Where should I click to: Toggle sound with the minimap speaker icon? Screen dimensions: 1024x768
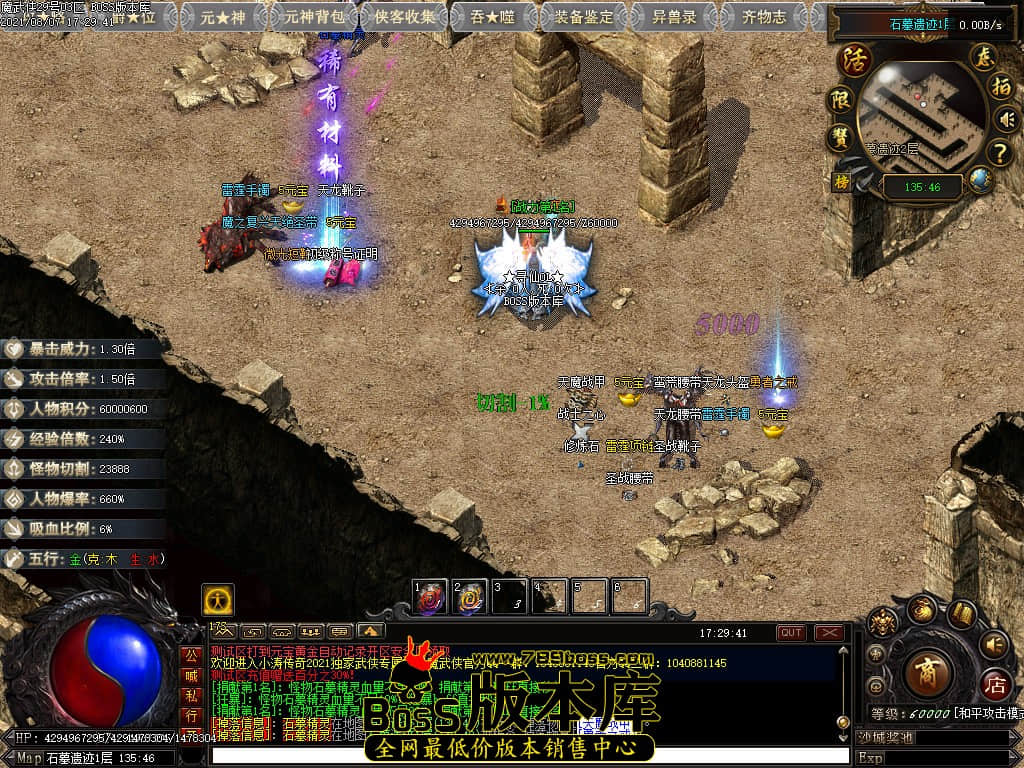point(1004,121)
